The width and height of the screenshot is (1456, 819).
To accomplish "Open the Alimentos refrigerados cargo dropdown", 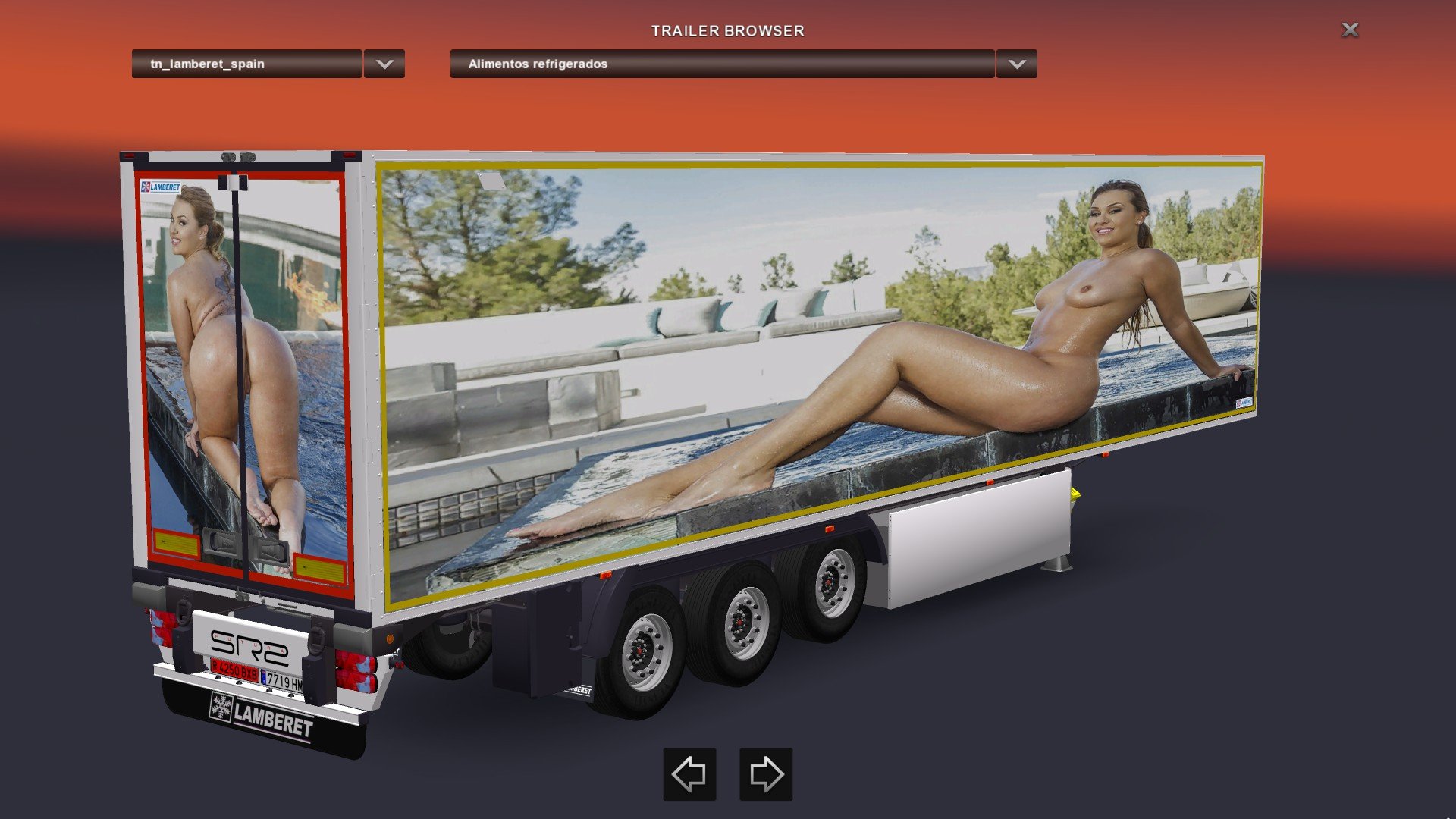I will 721,64.
